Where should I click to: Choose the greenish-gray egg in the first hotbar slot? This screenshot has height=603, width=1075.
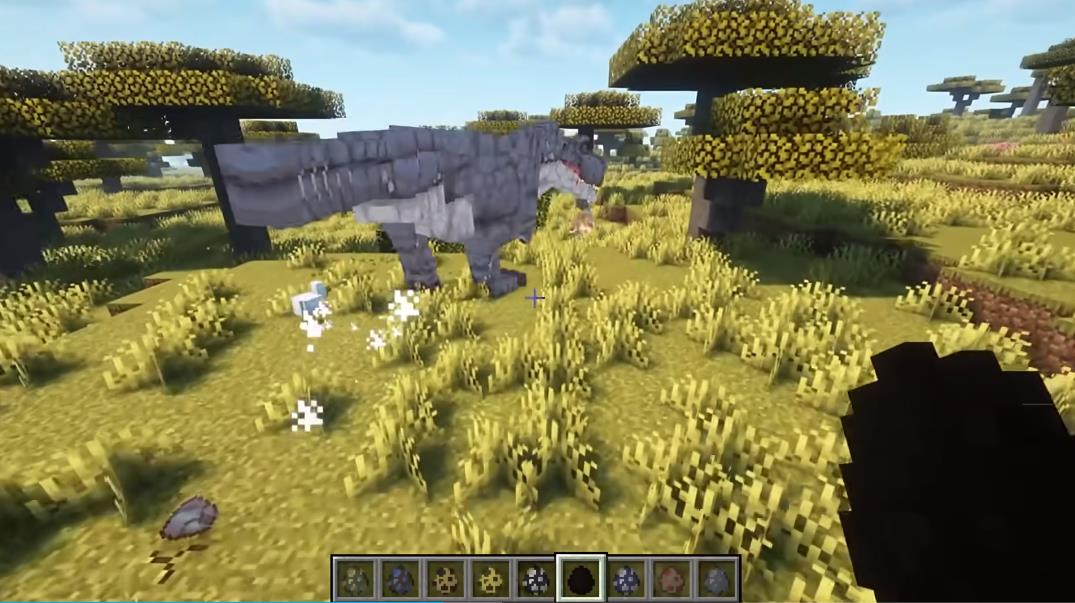[x=354, y=578]
